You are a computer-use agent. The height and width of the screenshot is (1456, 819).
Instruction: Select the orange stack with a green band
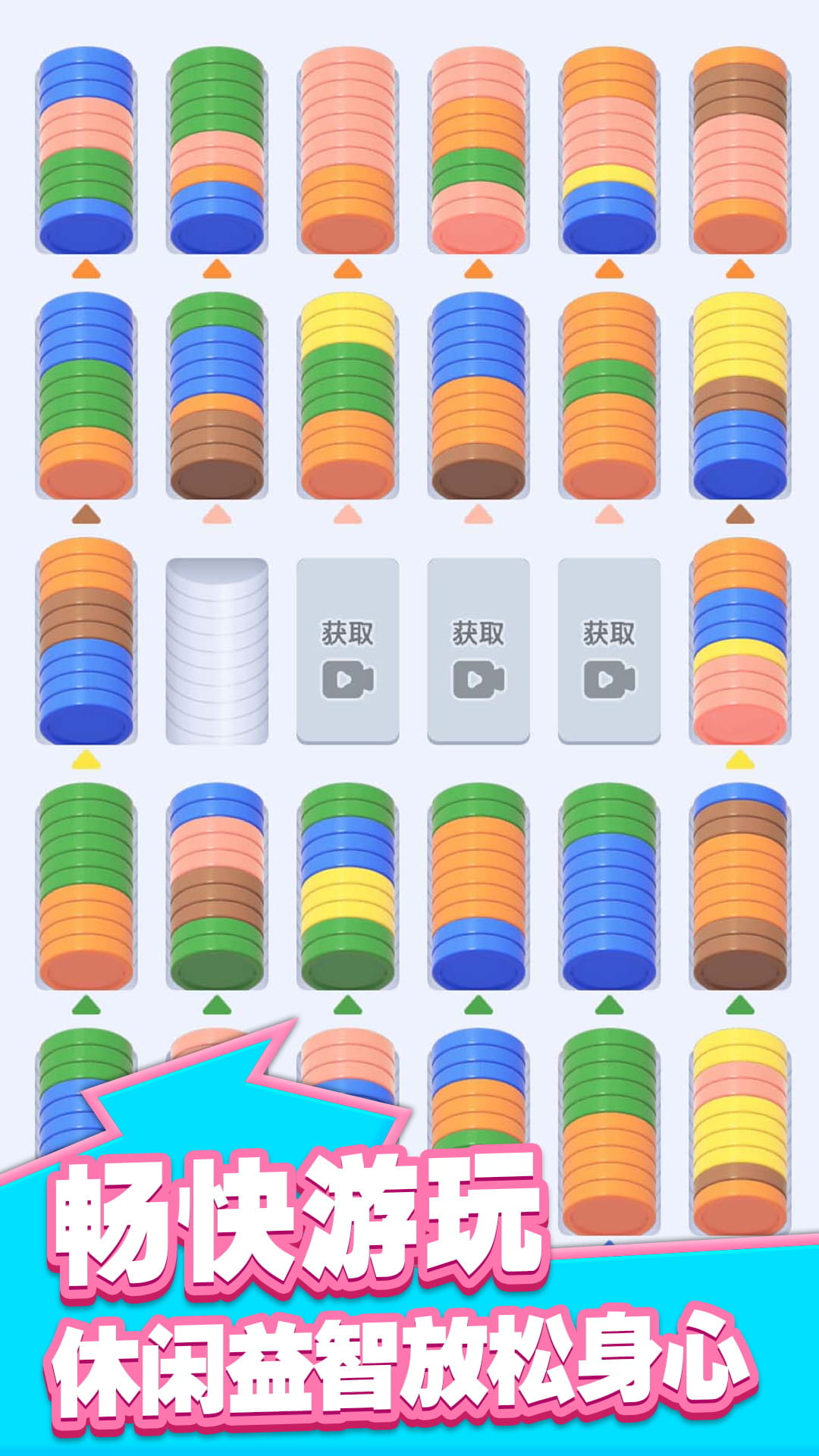tap(609, 396)
